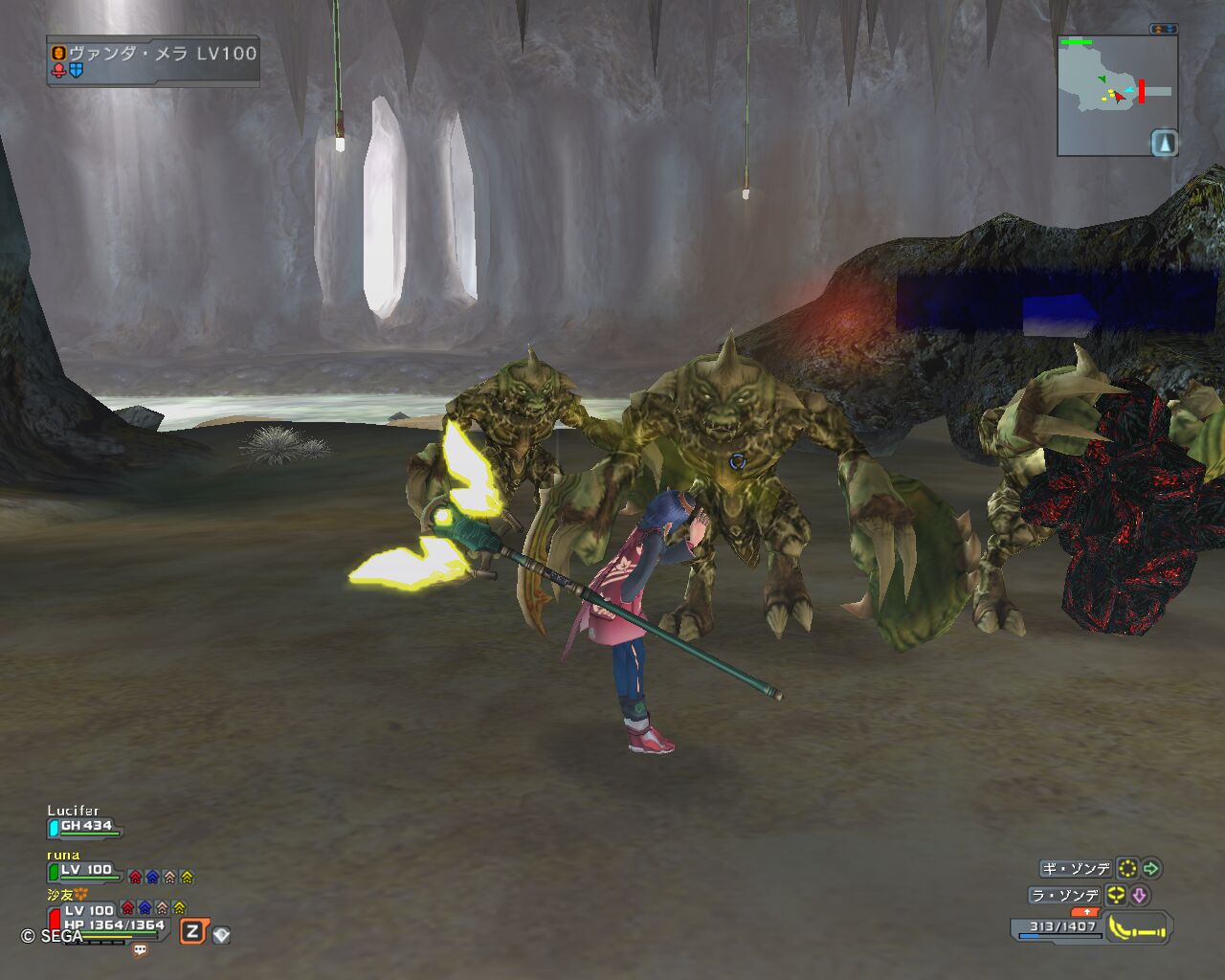Click the small indicator above the minimap
Viewport: 1225px width, 980px height.
coord(1163,30)
